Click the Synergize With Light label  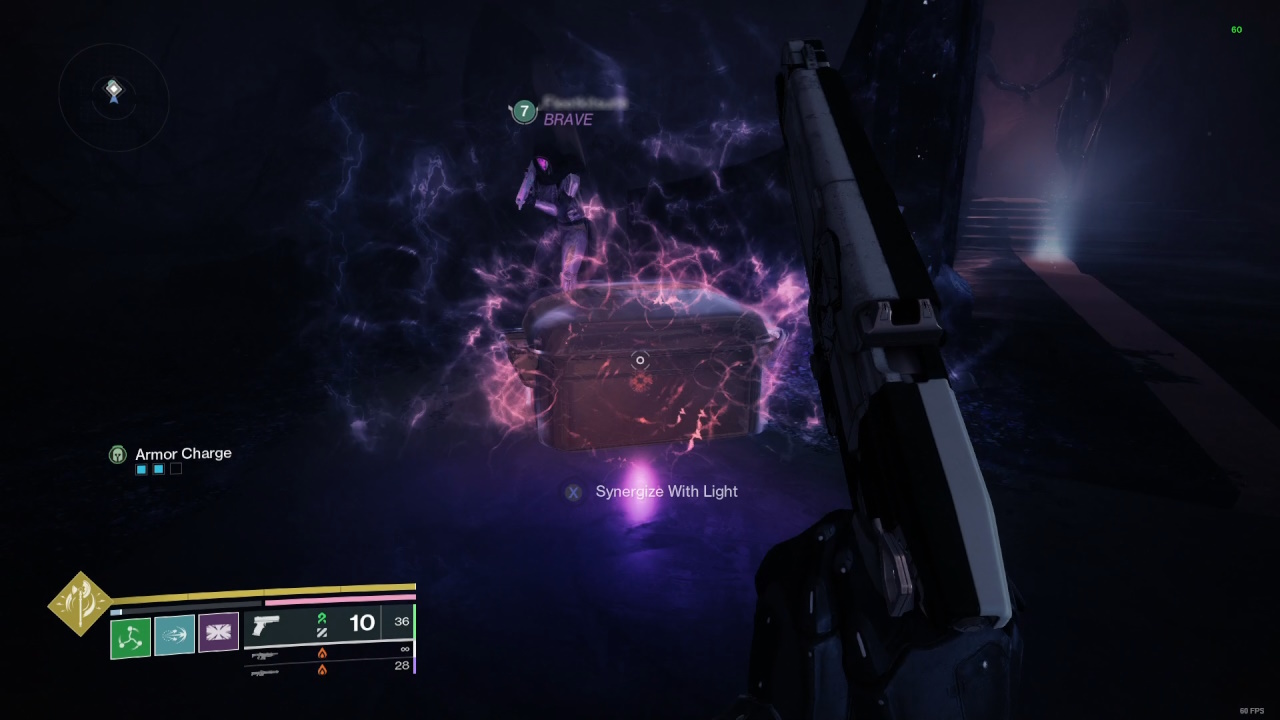click(x=666, y=492)
